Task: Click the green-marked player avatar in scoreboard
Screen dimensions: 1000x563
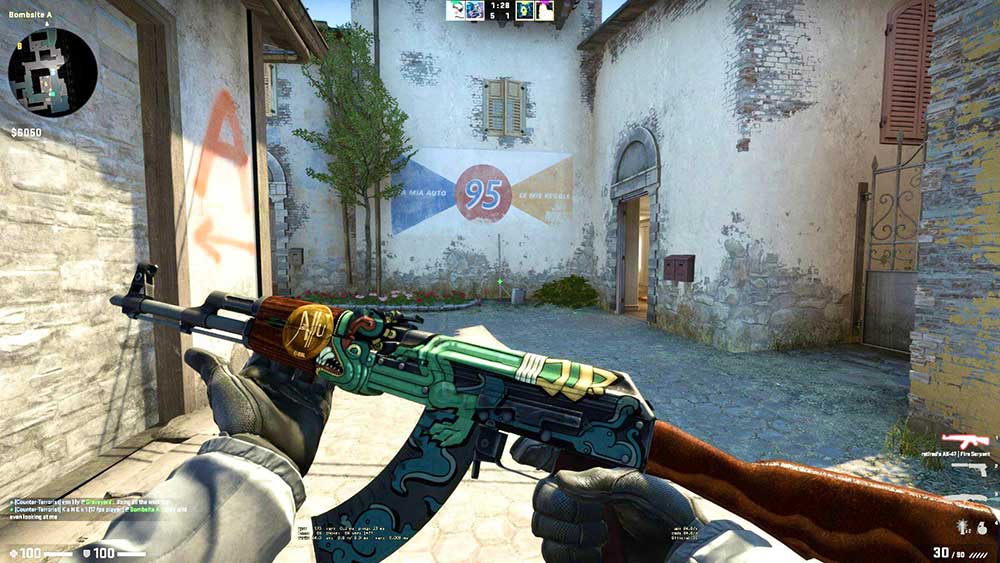Action: pos(456,10)
